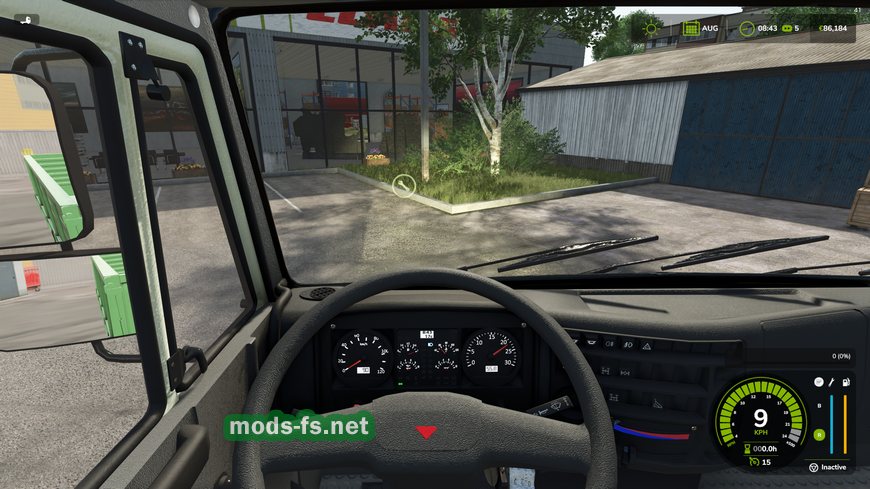Open the mods-fs.net watermark link
This screenshot has height=489, width=870.
299,427
